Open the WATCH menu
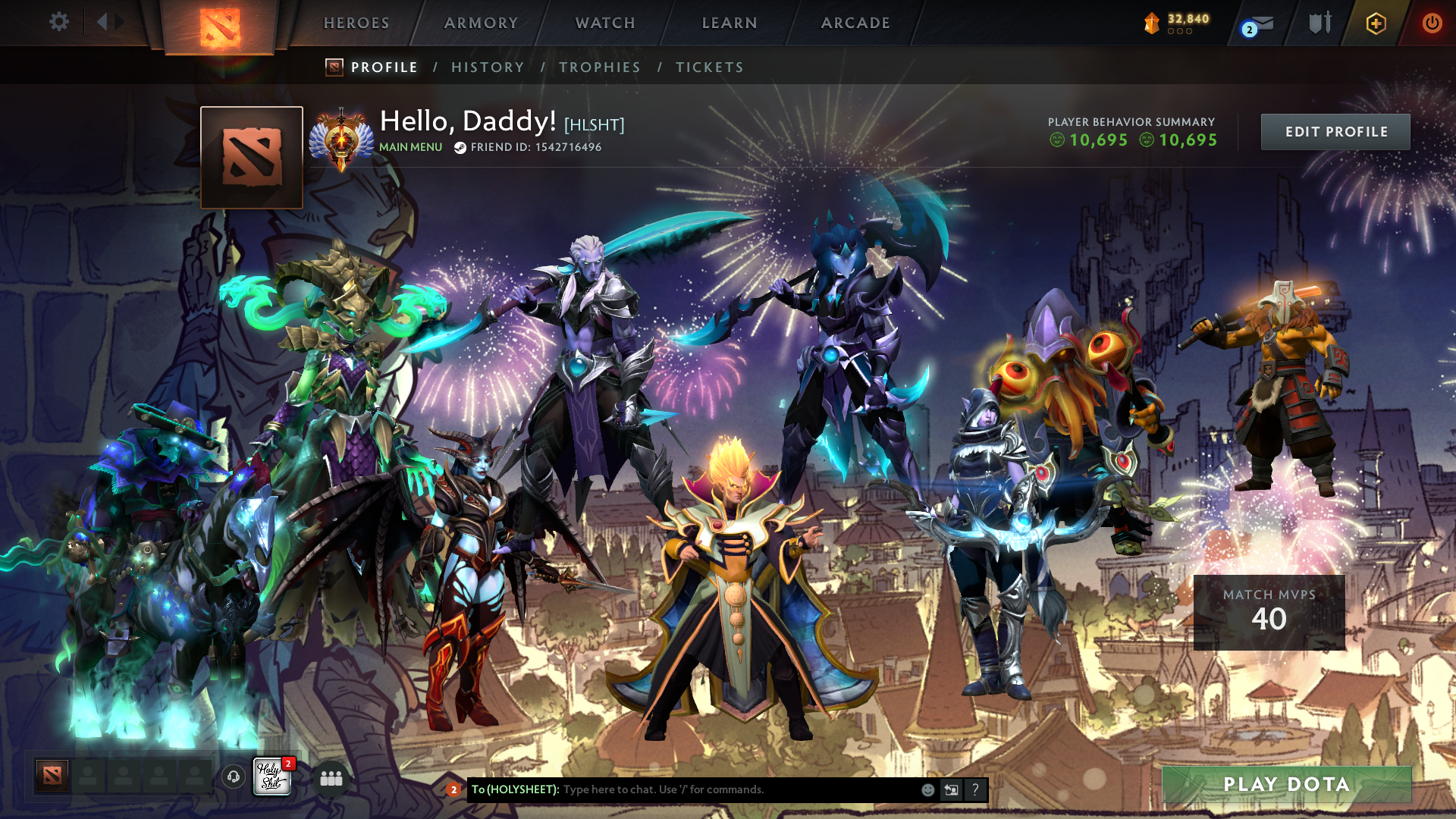 tap(605, 23)
